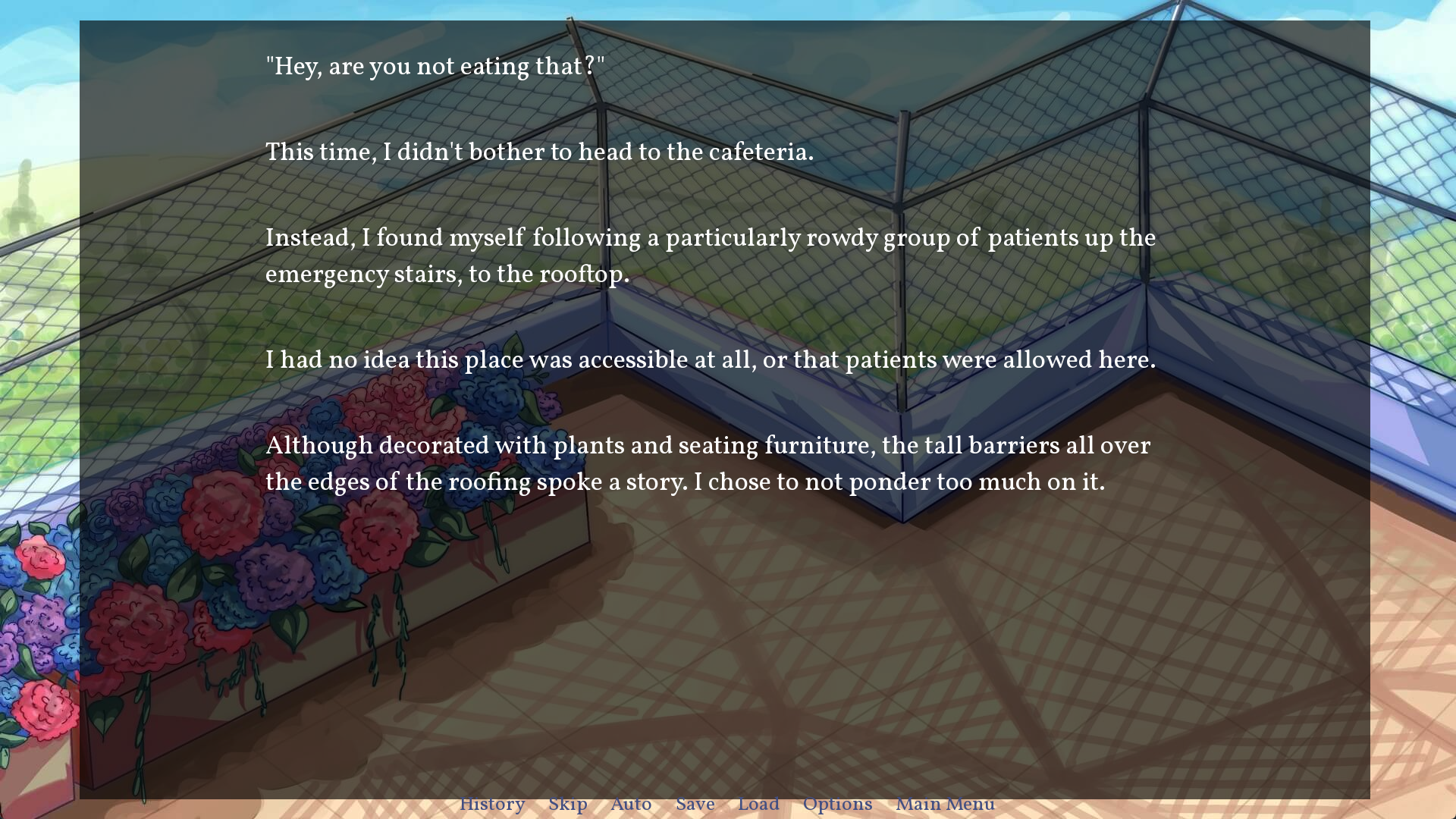Open the History log
Viewport: 1456px width, 819px height.
492,805
